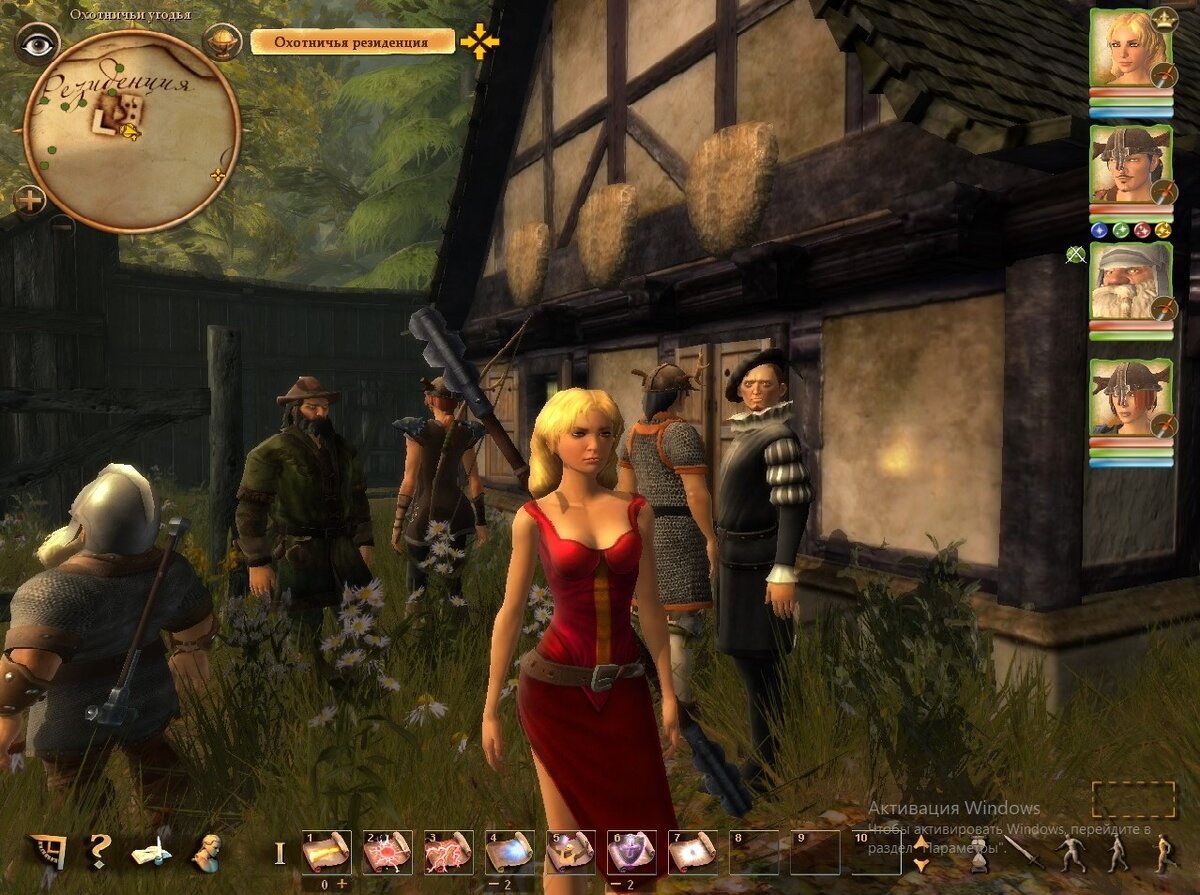Select the sword combat mode icon
The image size is (1200, 895).
(x=1021, y=853)
